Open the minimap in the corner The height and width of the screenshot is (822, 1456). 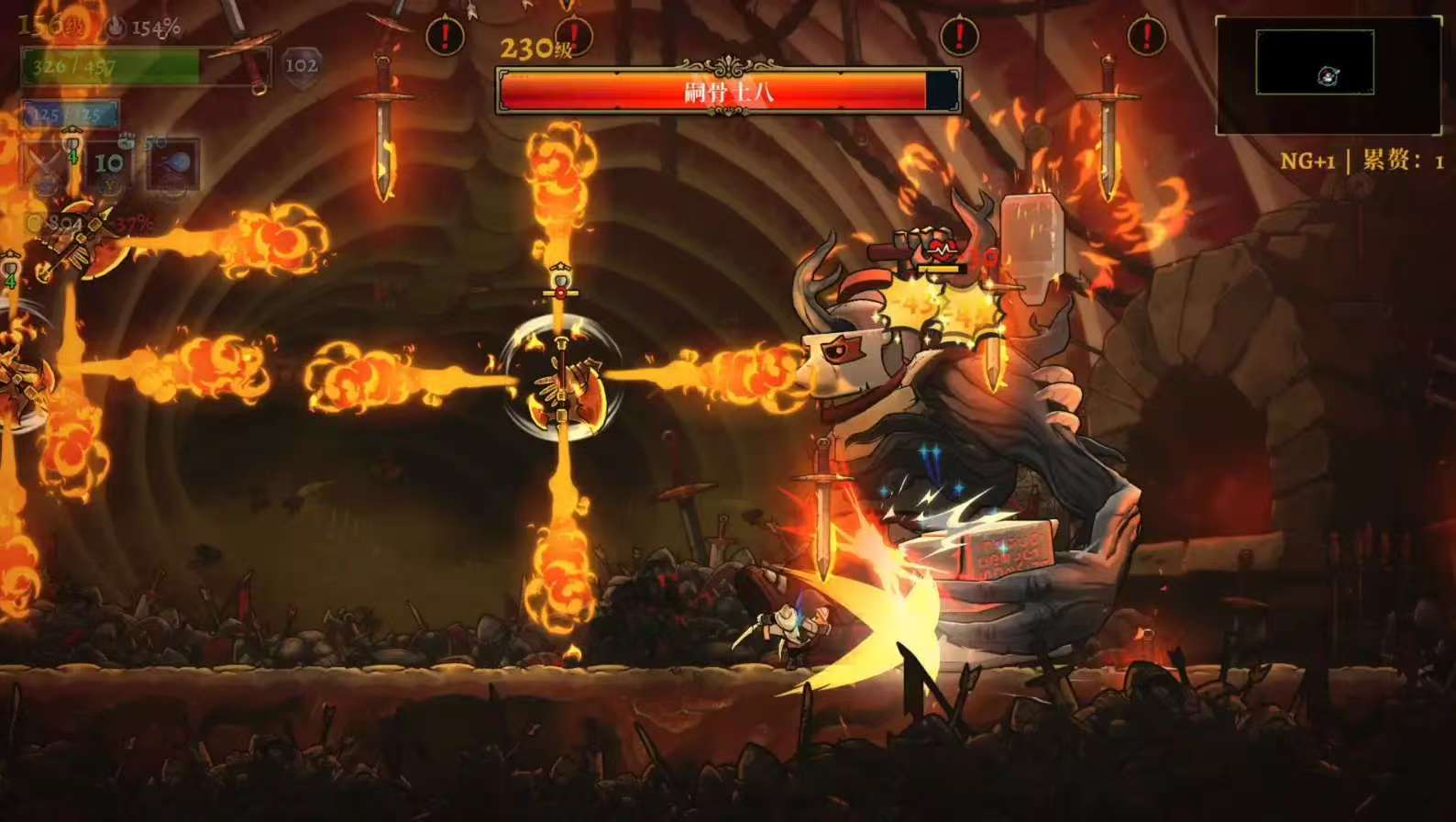pyautogui.click(x=1328, y=74)
